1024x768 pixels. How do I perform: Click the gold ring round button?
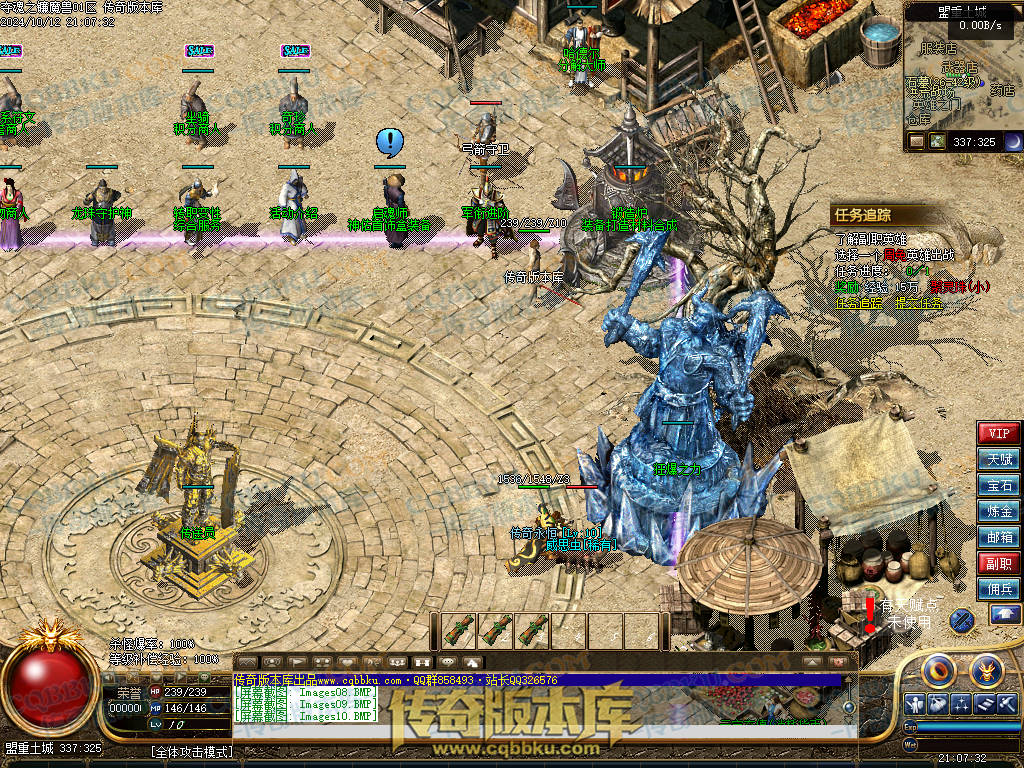[x=939, y=668]
